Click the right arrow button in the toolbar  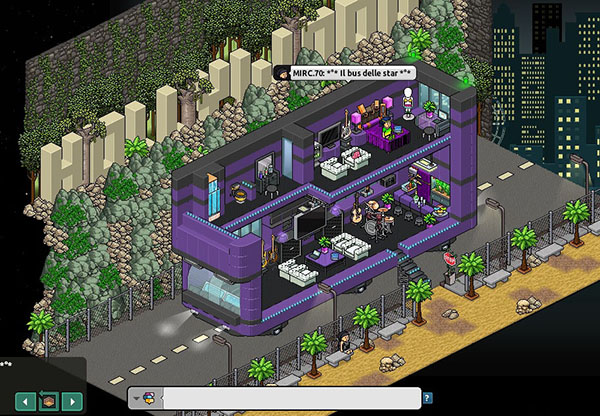tap(71, 401)
